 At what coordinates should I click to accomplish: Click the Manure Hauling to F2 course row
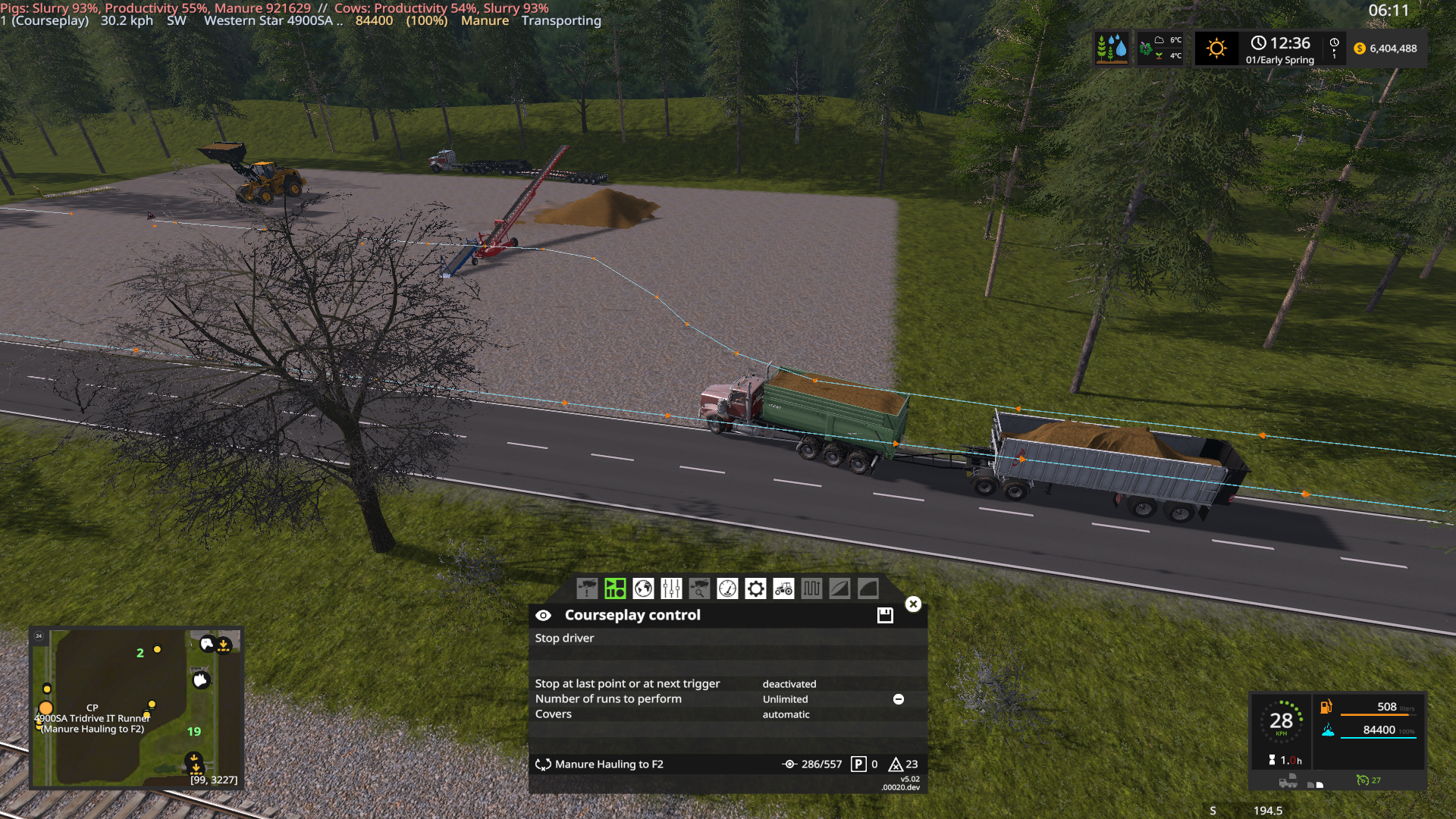tap(608, 764)
